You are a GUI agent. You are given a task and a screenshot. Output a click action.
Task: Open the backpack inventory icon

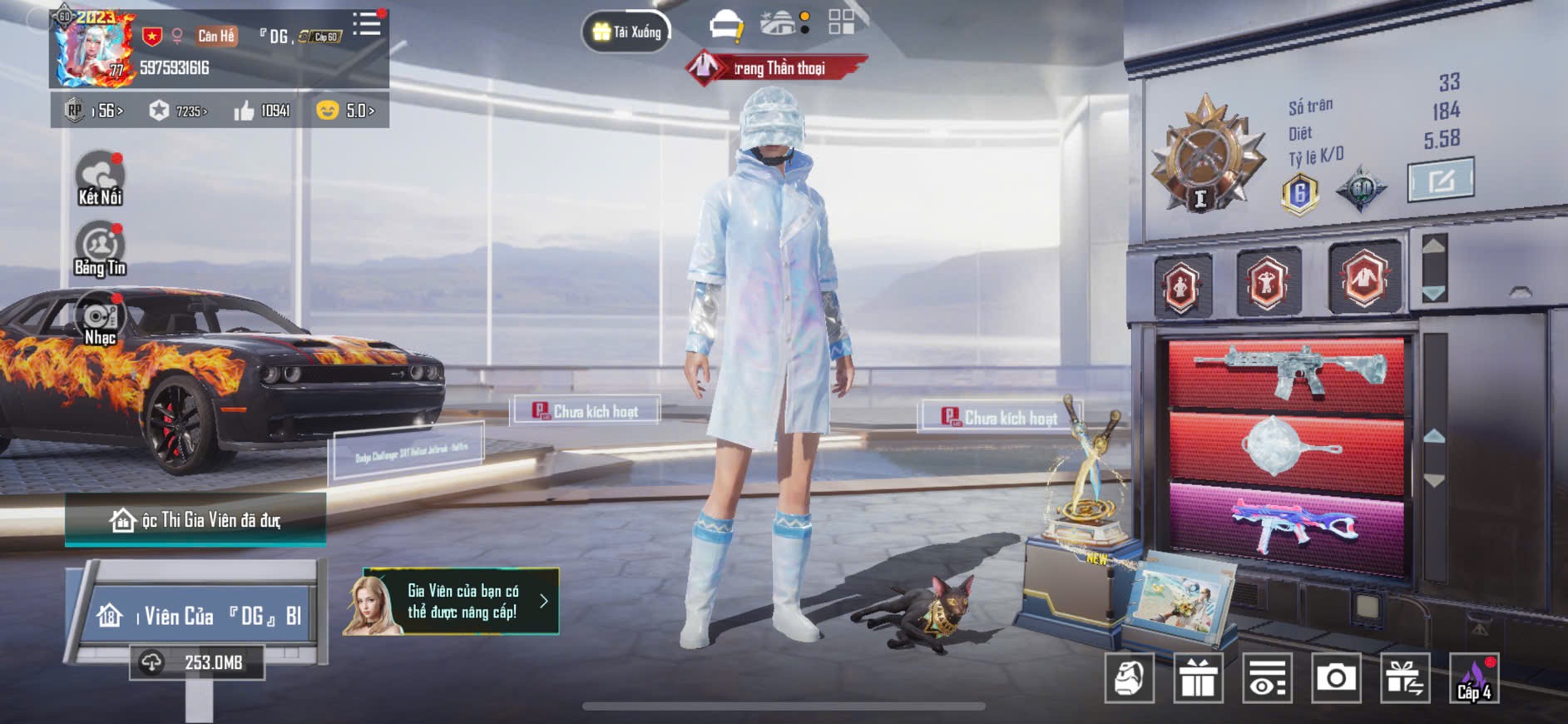tap(1129, 678)
